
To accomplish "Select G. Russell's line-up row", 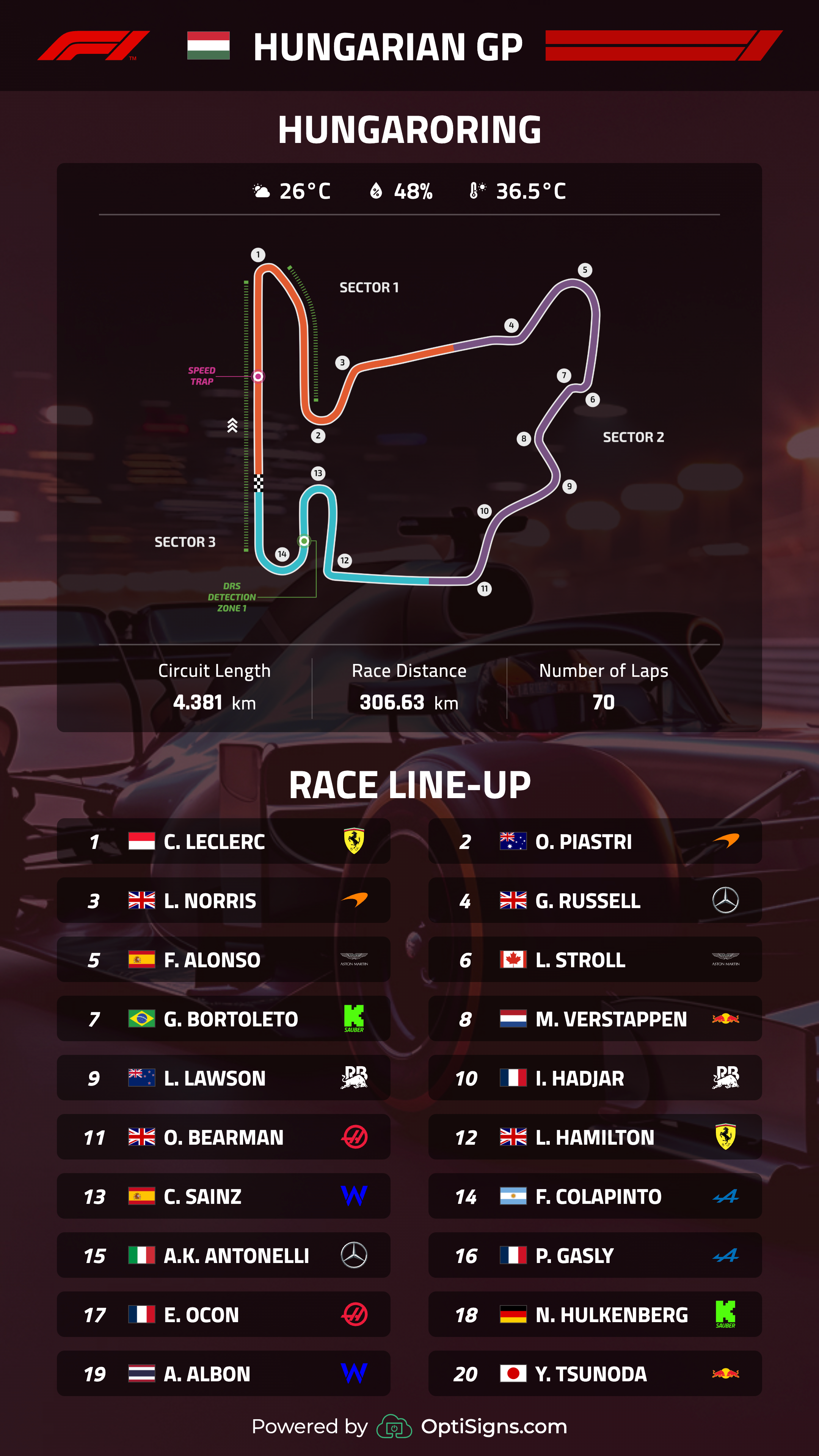I will [x=595, y=901].
